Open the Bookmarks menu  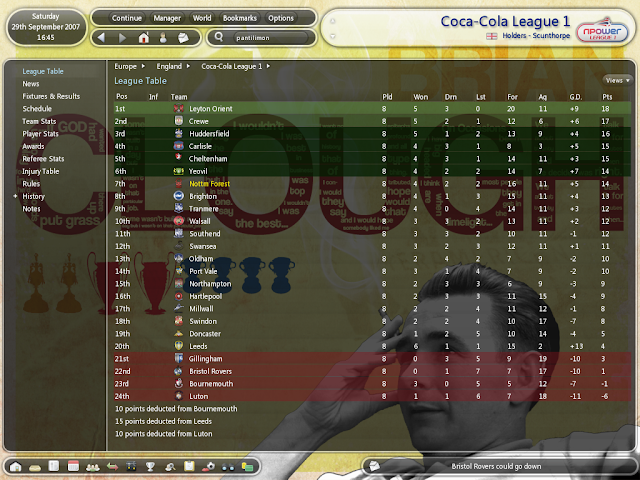(x=241, y=18)
